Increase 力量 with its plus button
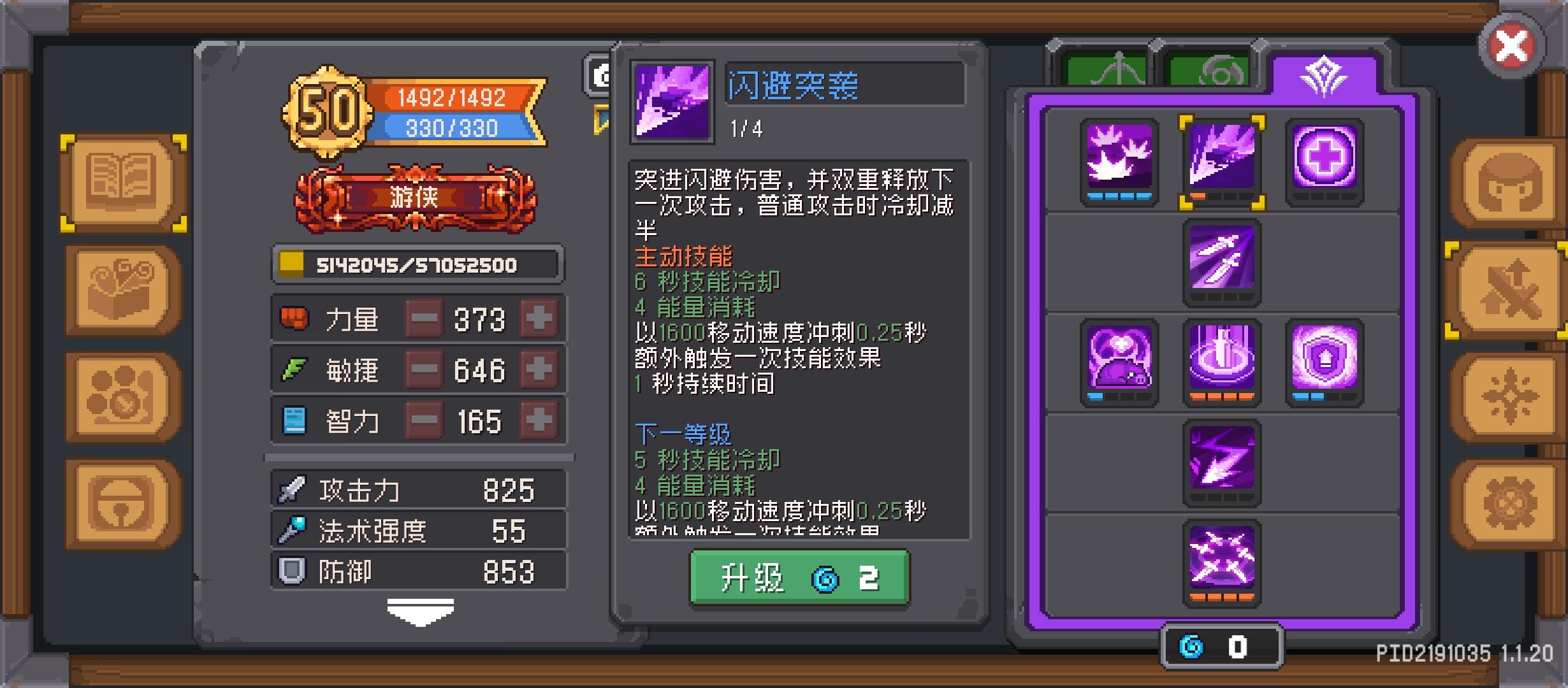This screenshot has height=688, width=1568. (537, 319)
